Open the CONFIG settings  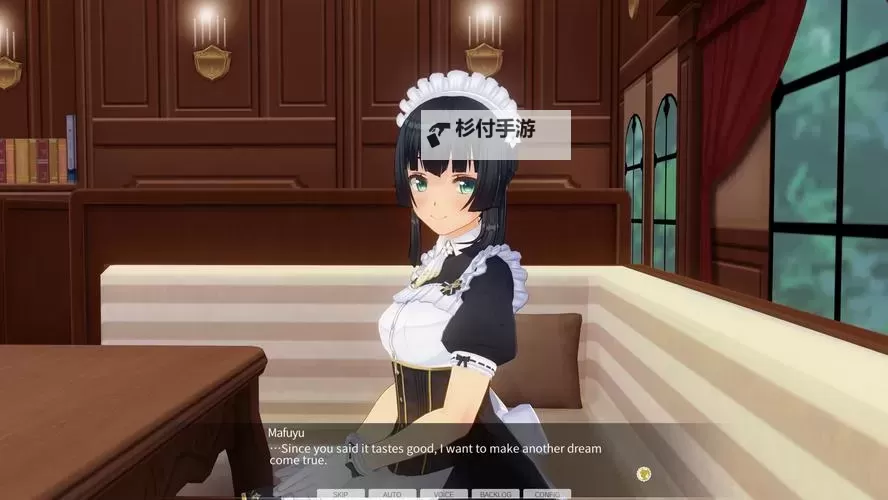point(547,494)
